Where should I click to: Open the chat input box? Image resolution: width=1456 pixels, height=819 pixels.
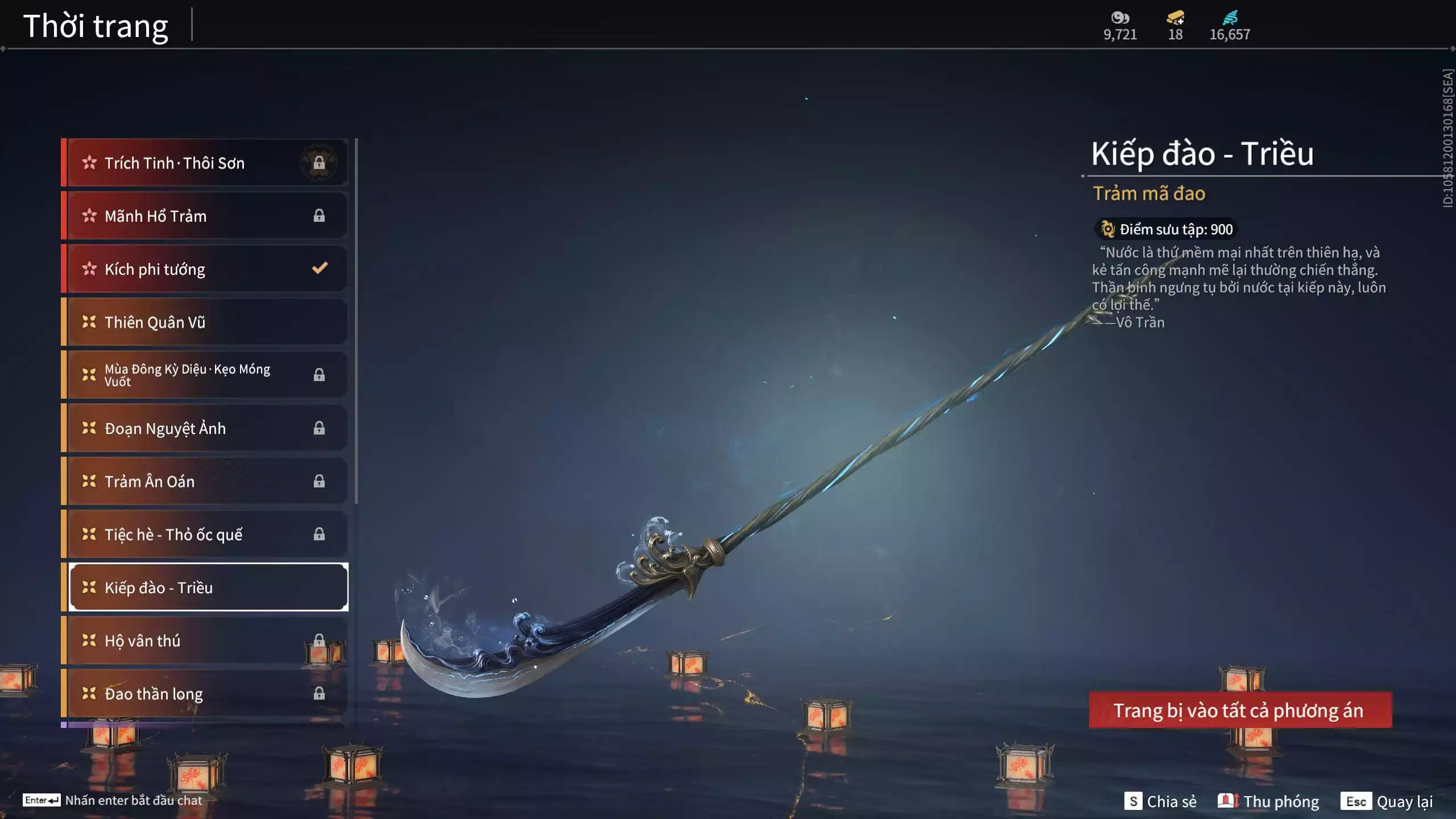coord(114,800)
